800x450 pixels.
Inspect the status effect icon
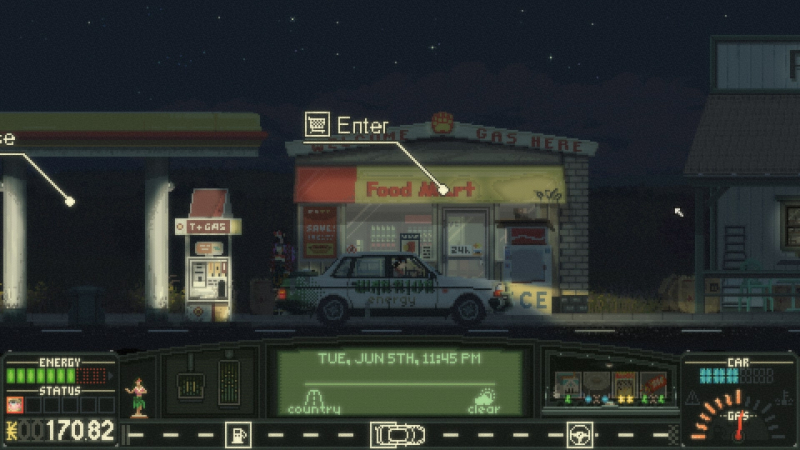pyautogui.click(x=15, y=404)
